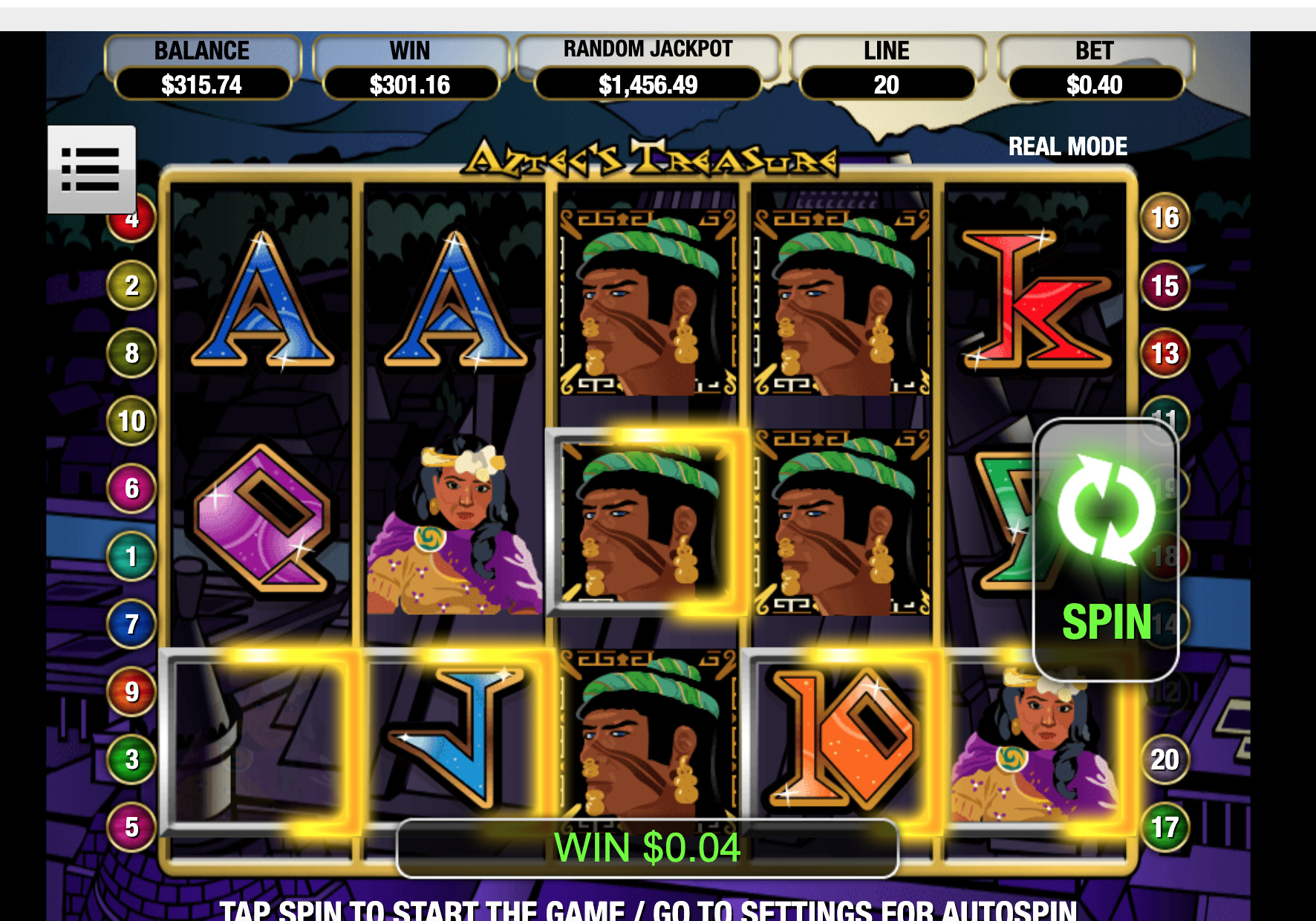Choose payline 15 marker
Screen dimensions: 1316x921
point(1164,286)
